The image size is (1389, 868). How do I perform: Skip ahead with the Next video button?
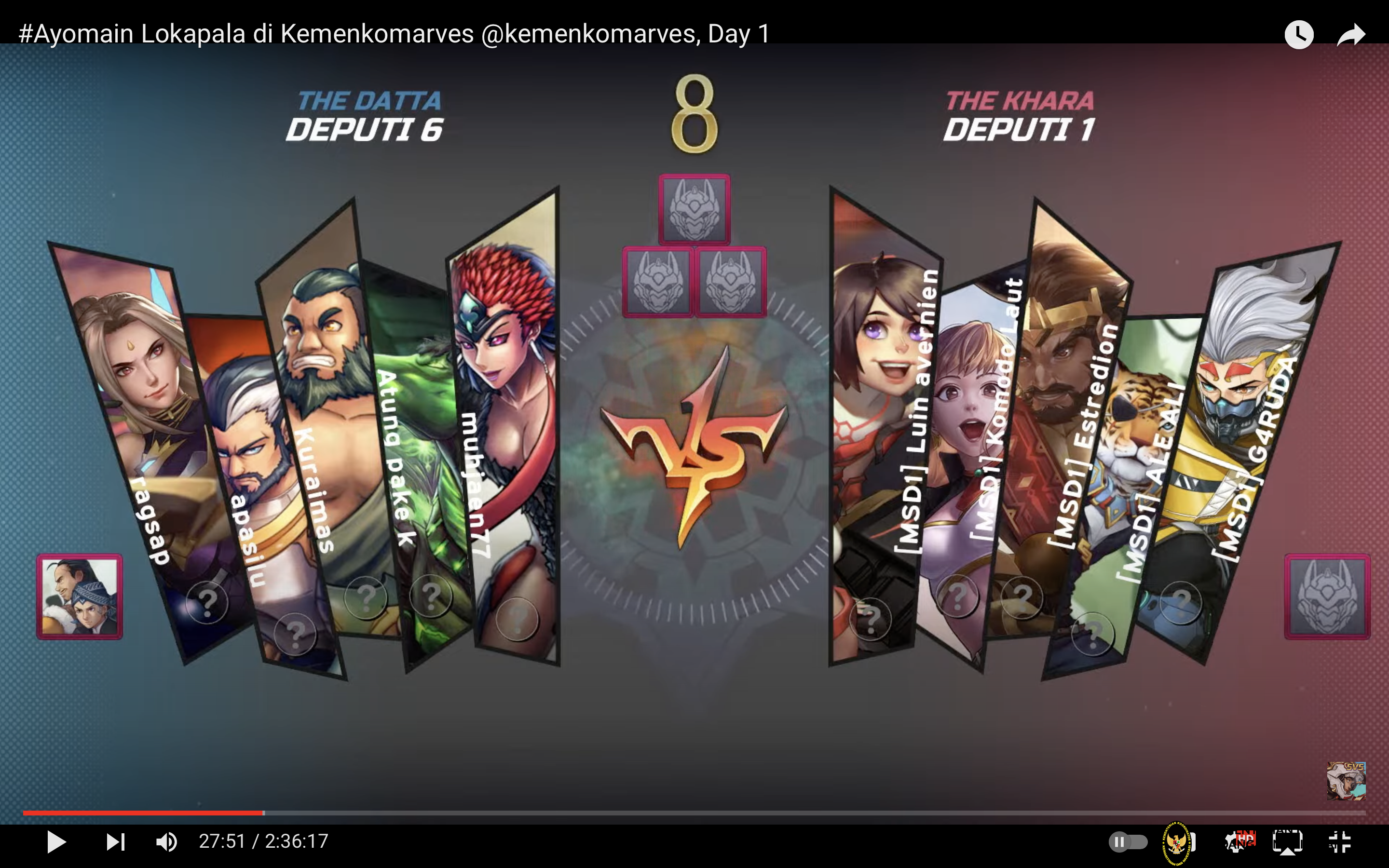115,842
